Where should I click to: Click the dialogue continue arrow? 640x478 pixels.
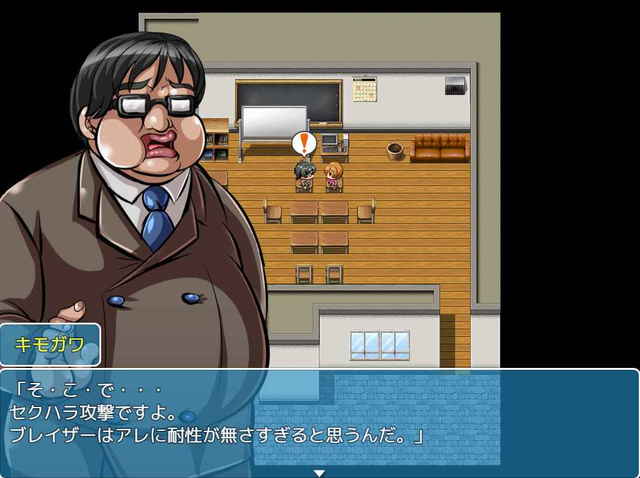click(319, 472)
